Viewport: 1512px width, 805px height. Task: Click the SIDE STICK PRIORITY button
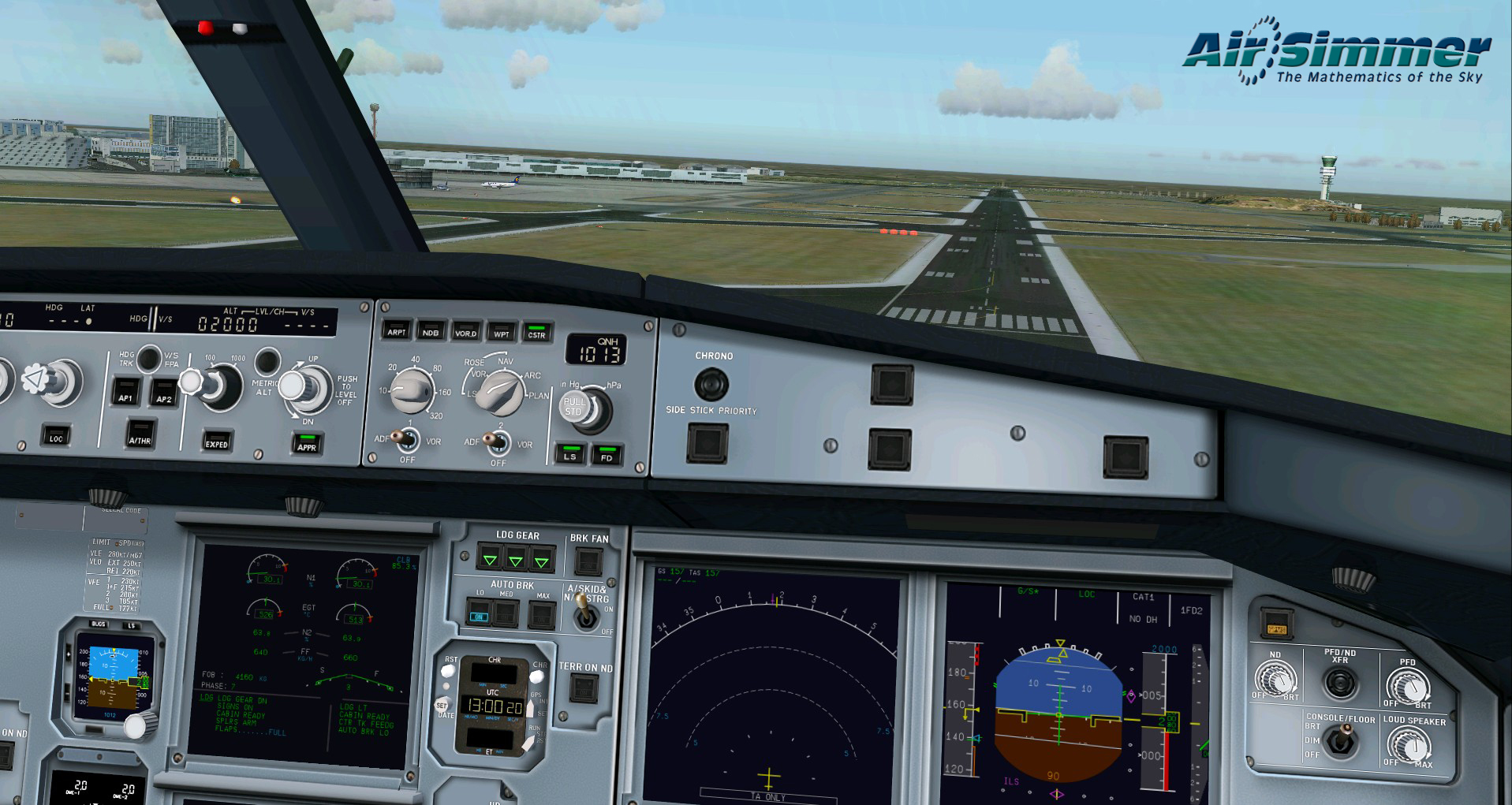(707, 442)
